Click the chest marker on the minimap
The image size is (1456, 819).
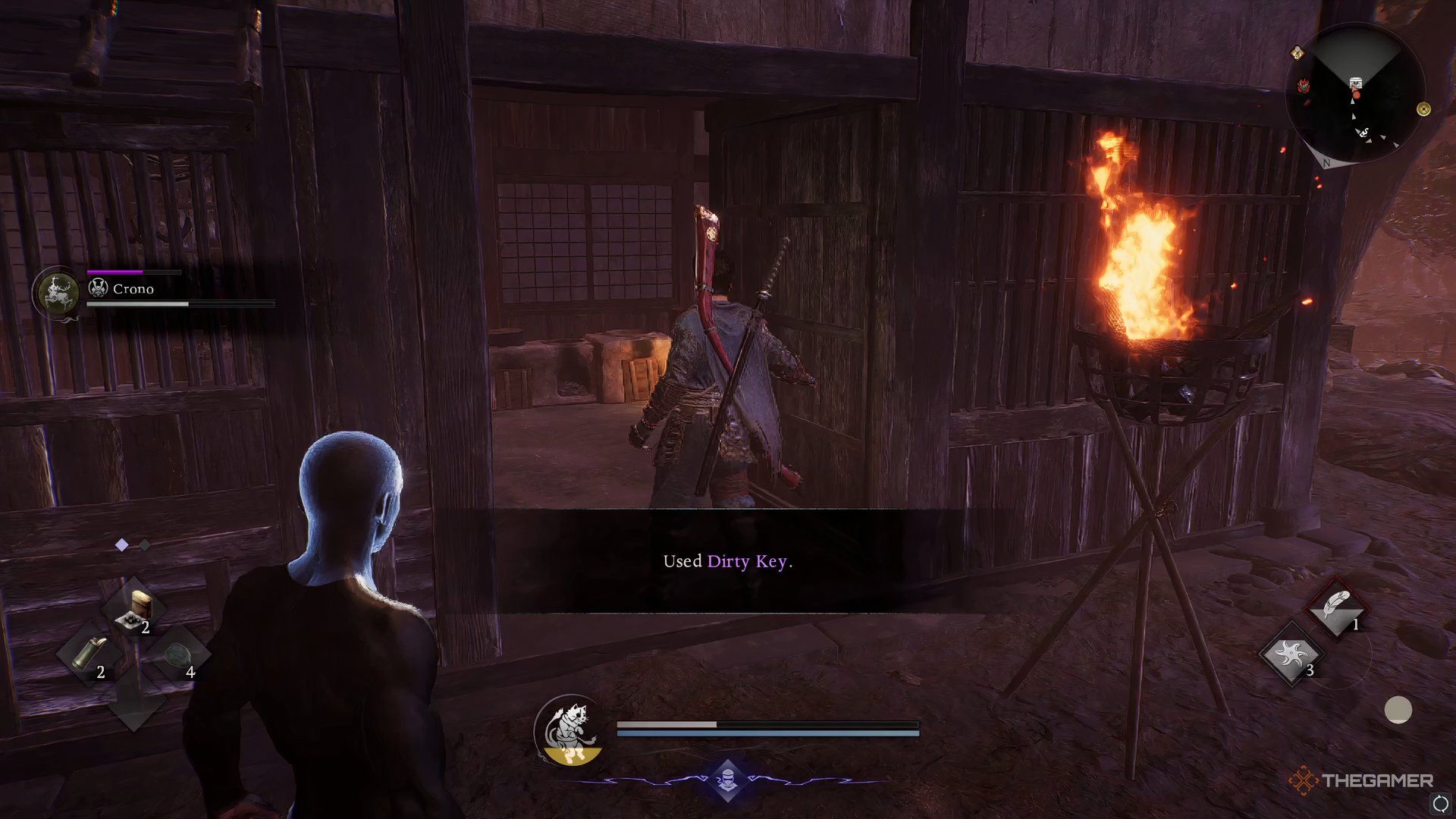pyautogui.click(x=1355, y=82)
